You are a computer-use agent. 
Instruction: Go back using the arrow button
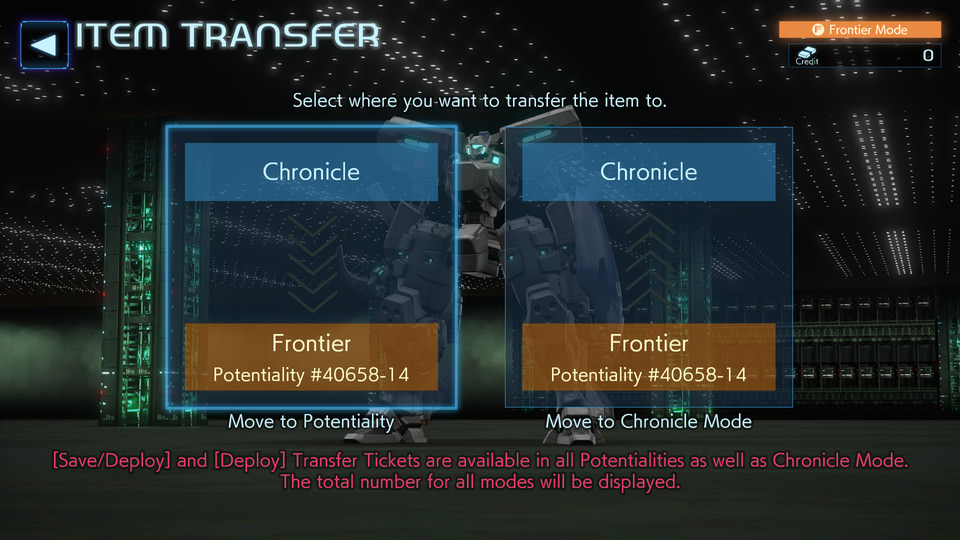(x=44, y=44)
